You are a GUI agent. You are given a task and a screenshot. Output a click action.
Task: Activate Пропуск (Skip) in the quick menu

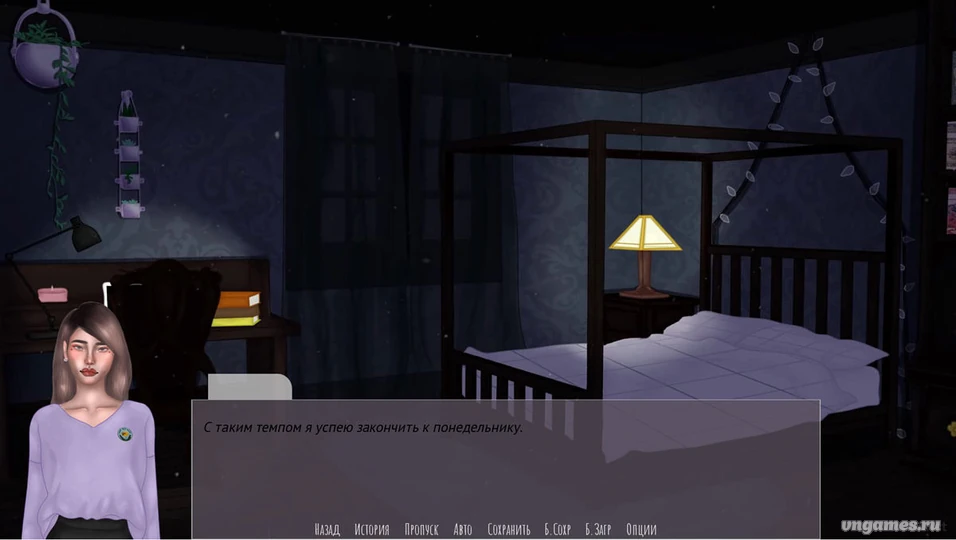(422, 529)
